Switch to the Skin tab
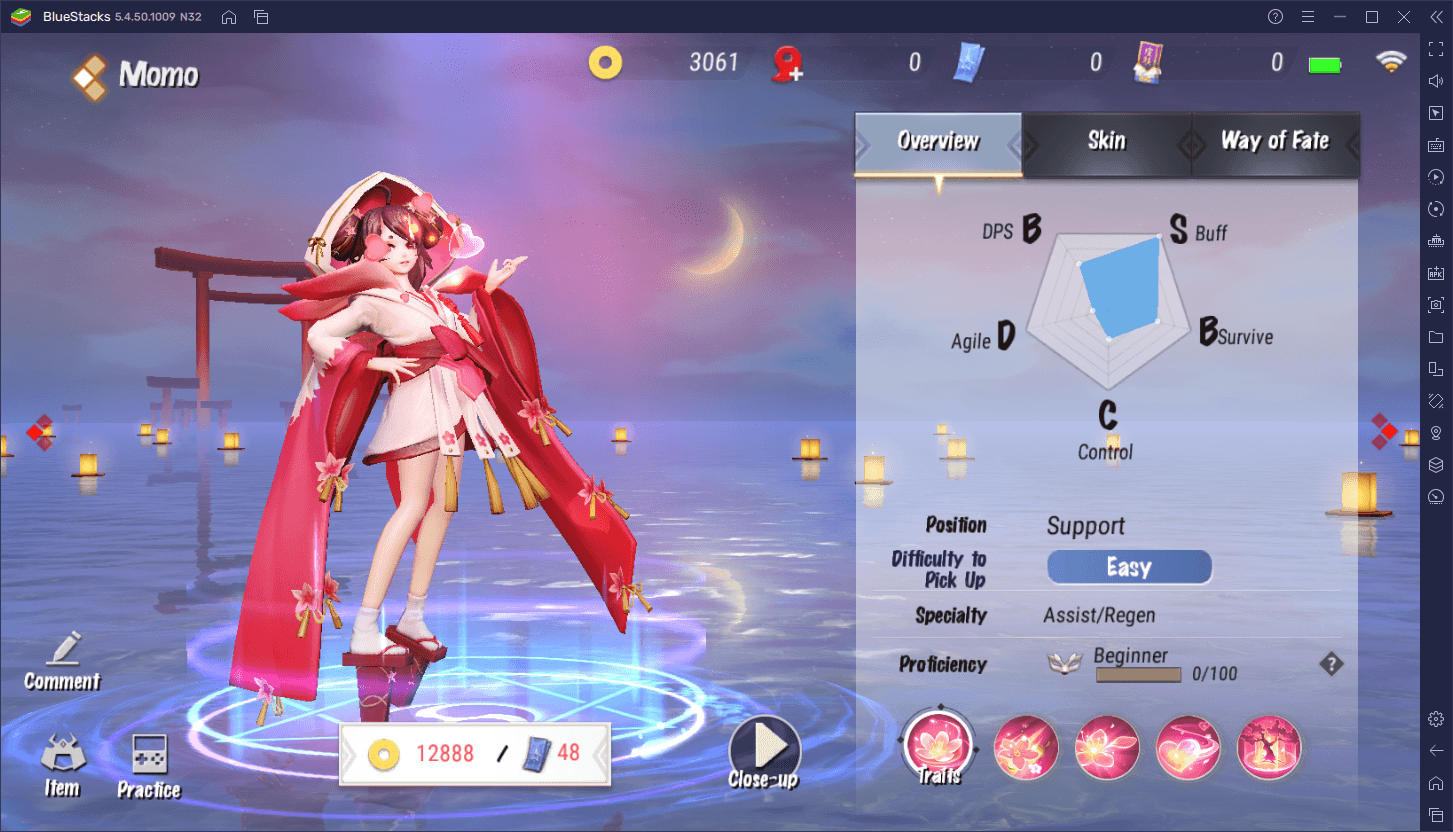This screenshot has width=1453, height=832. (1106, 142)
